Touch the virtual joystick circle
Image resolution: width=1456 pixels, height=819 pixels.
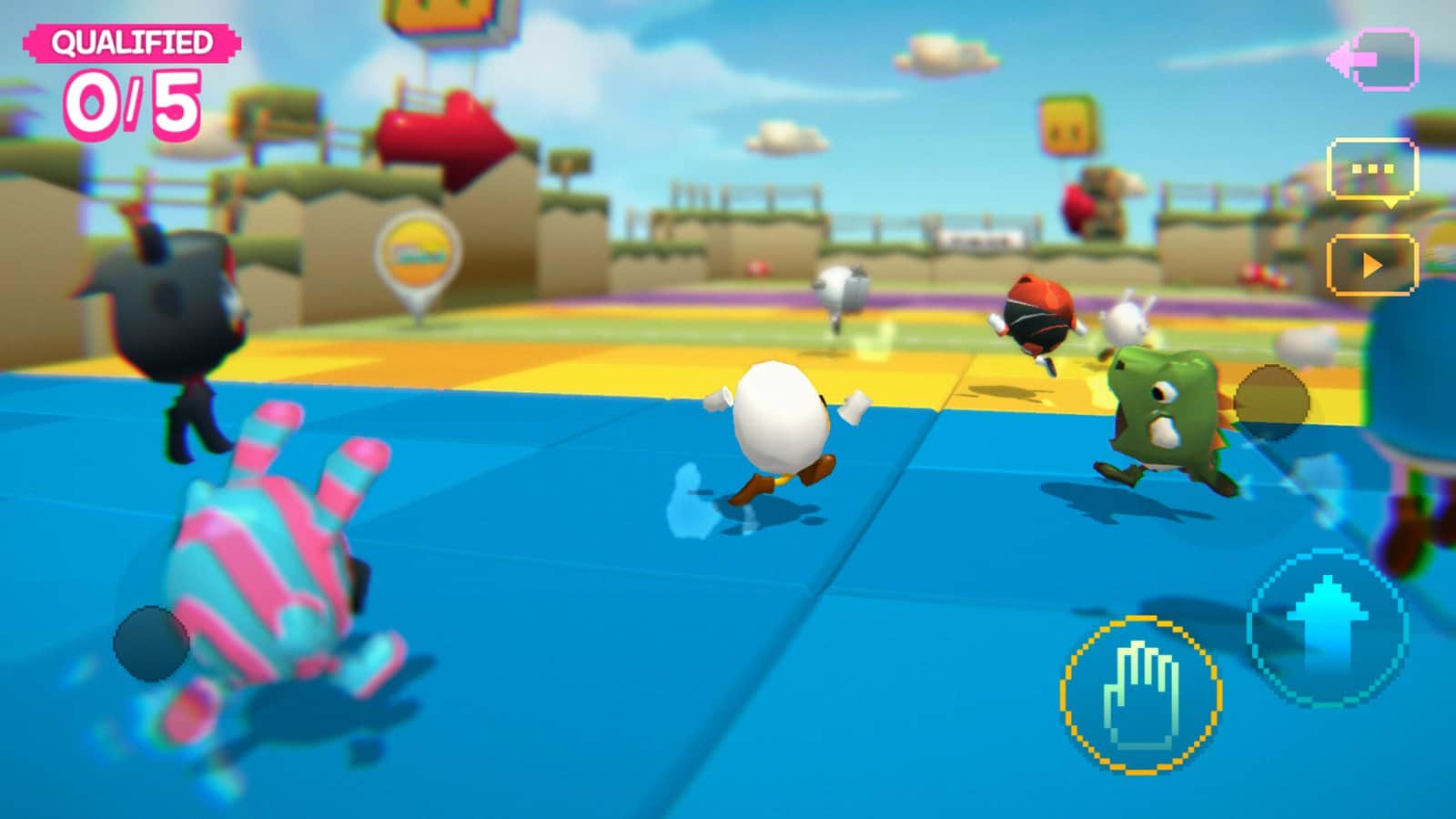click(151, 643)
